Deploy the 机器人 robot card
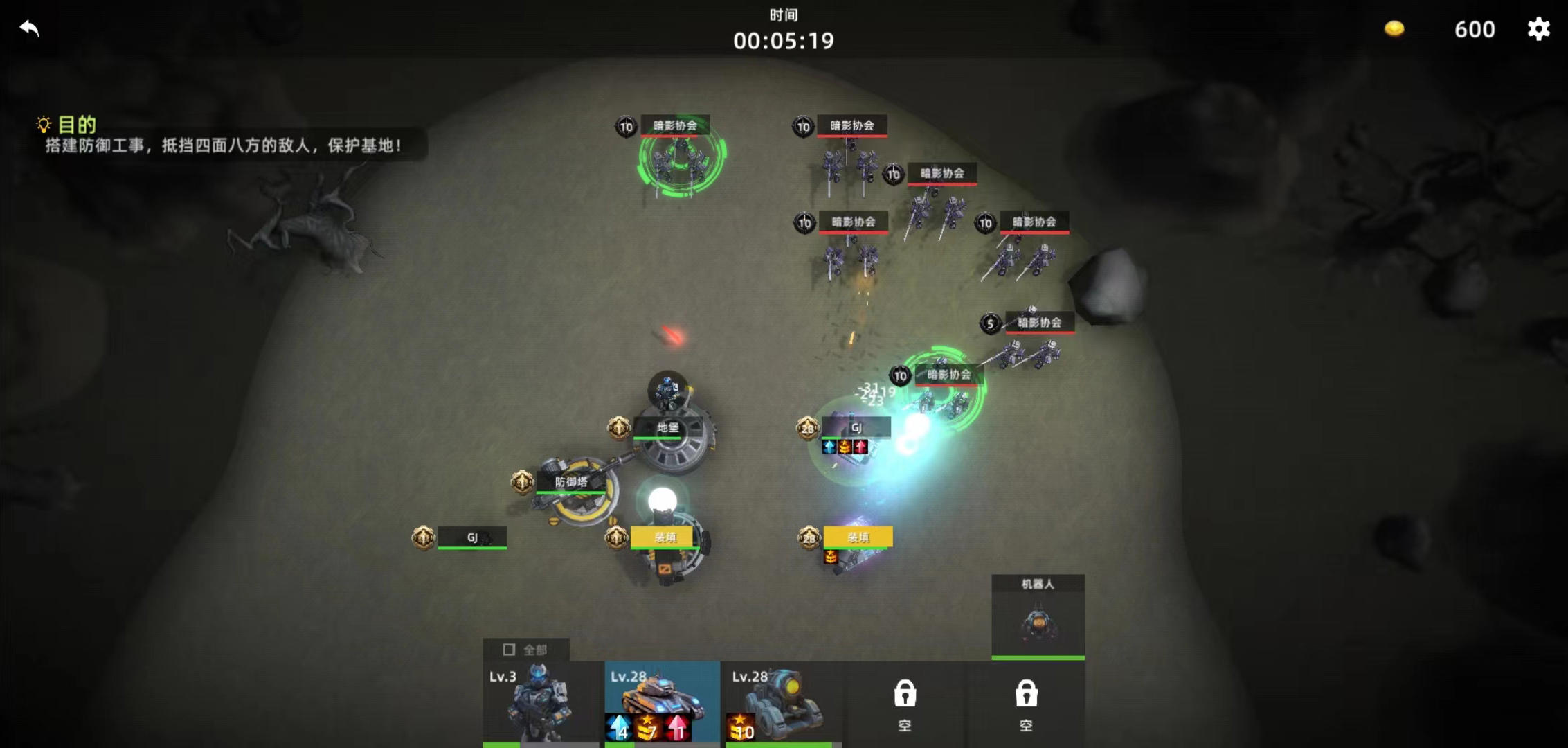The image size is (1568, 748). (1038, 617)
